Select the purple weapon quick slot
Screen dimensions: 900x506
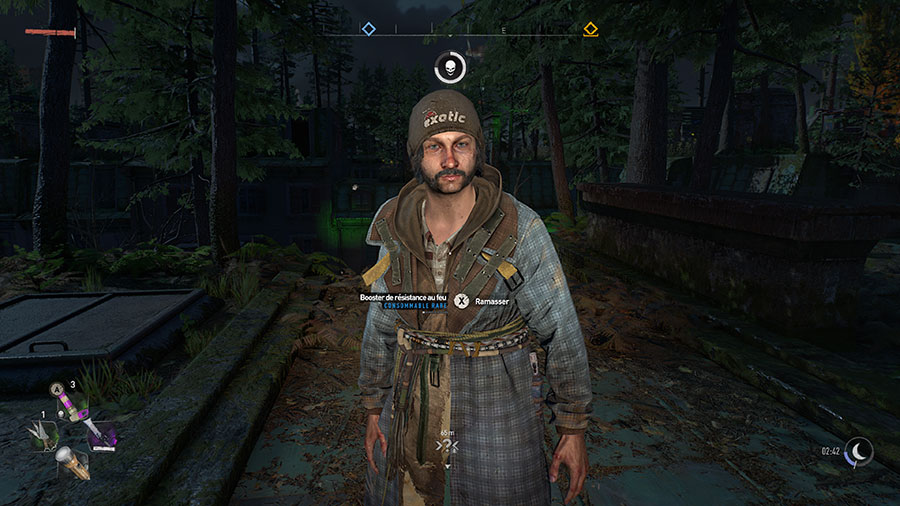click(104, 438)
